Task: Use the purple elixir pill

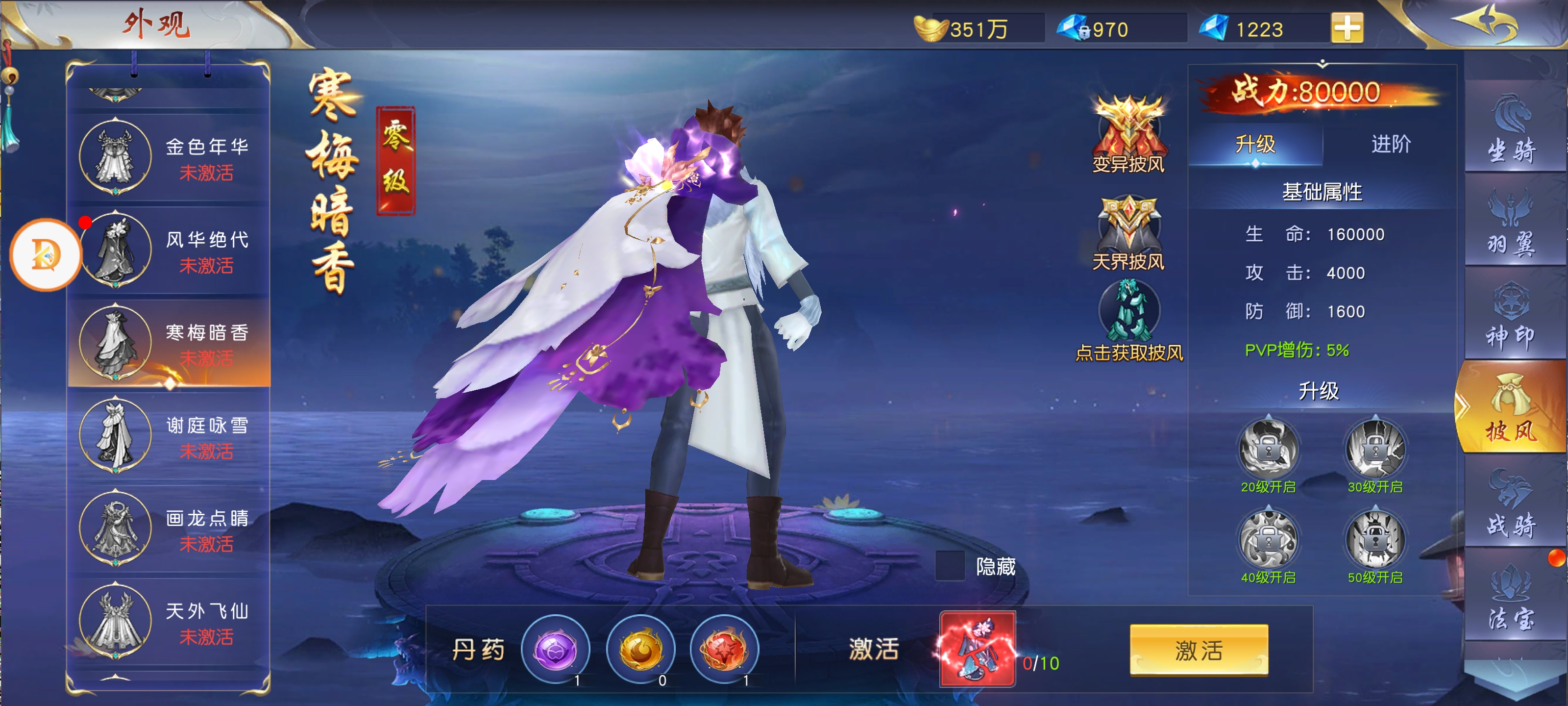Action: (555, 649)
